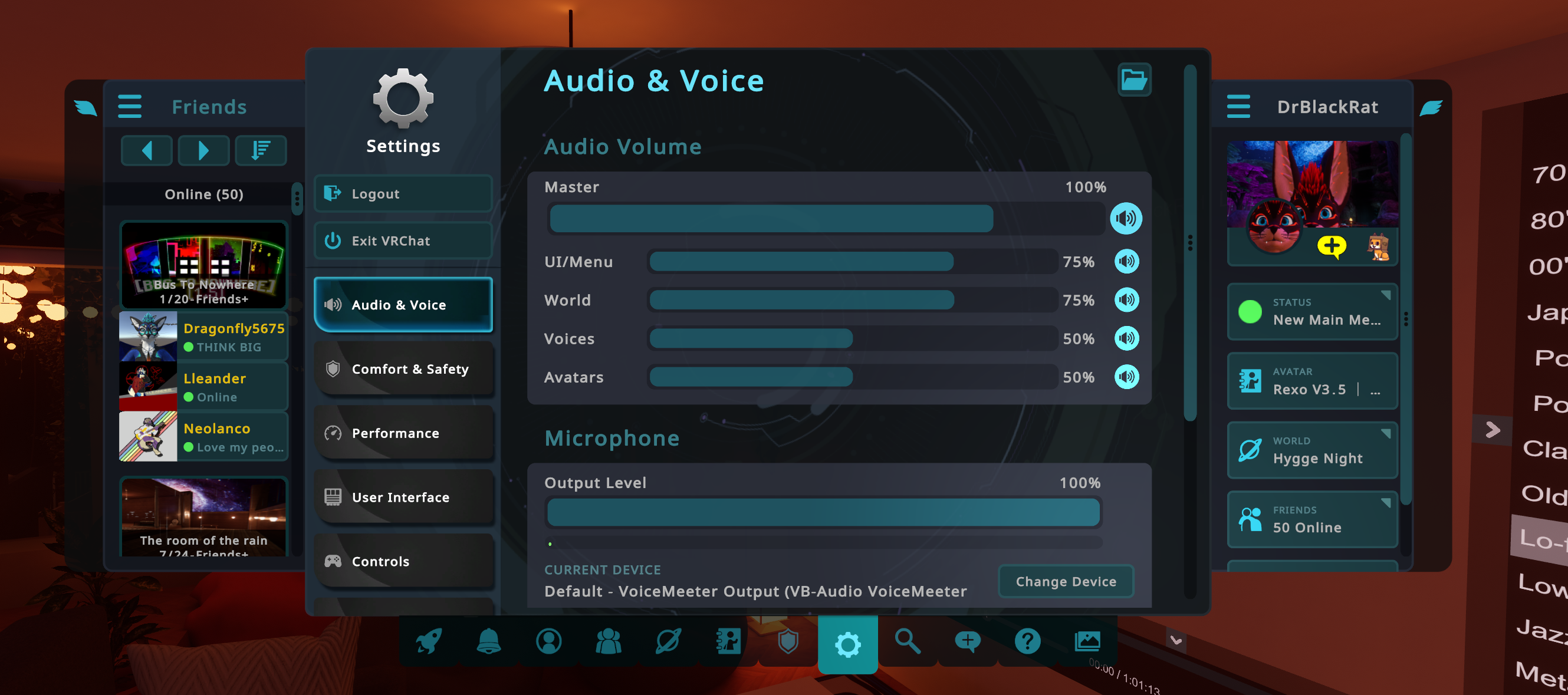Viewport: 1568px width, 695px height.
Task: Click the Exit VRChat button
Action: 402,241
